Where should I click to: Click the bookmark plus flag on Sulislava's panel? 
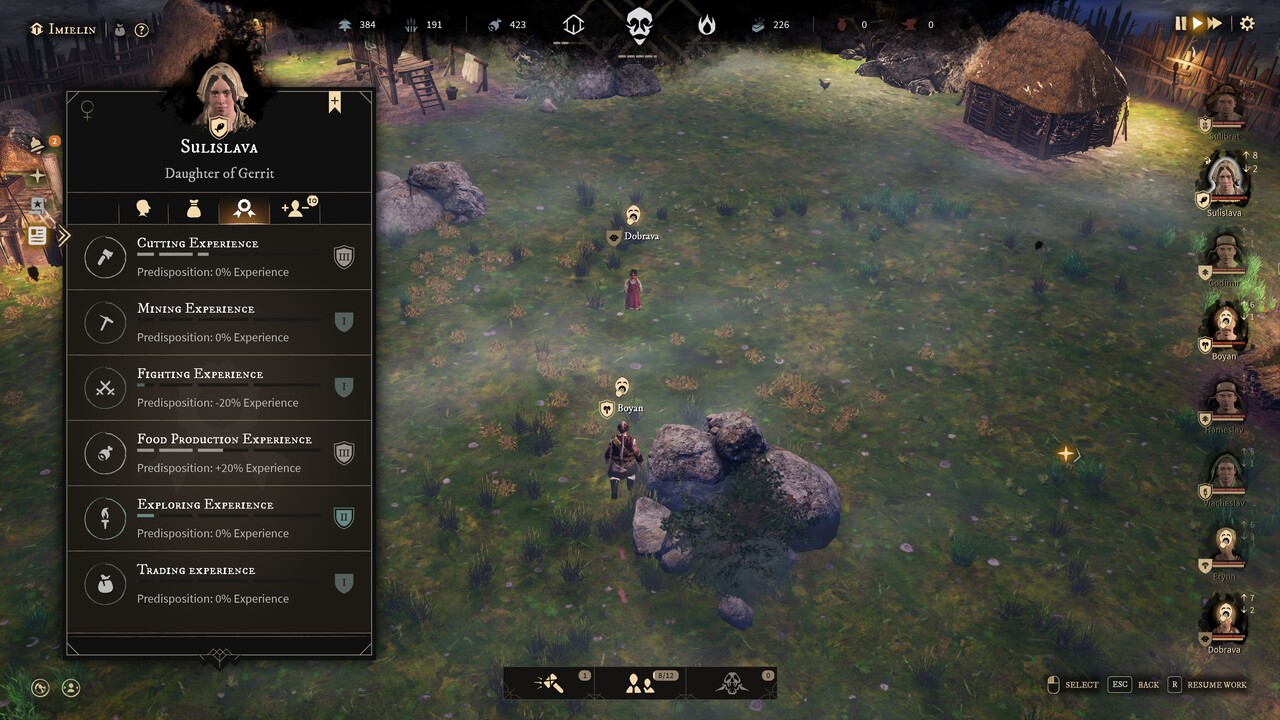[334, 103]
